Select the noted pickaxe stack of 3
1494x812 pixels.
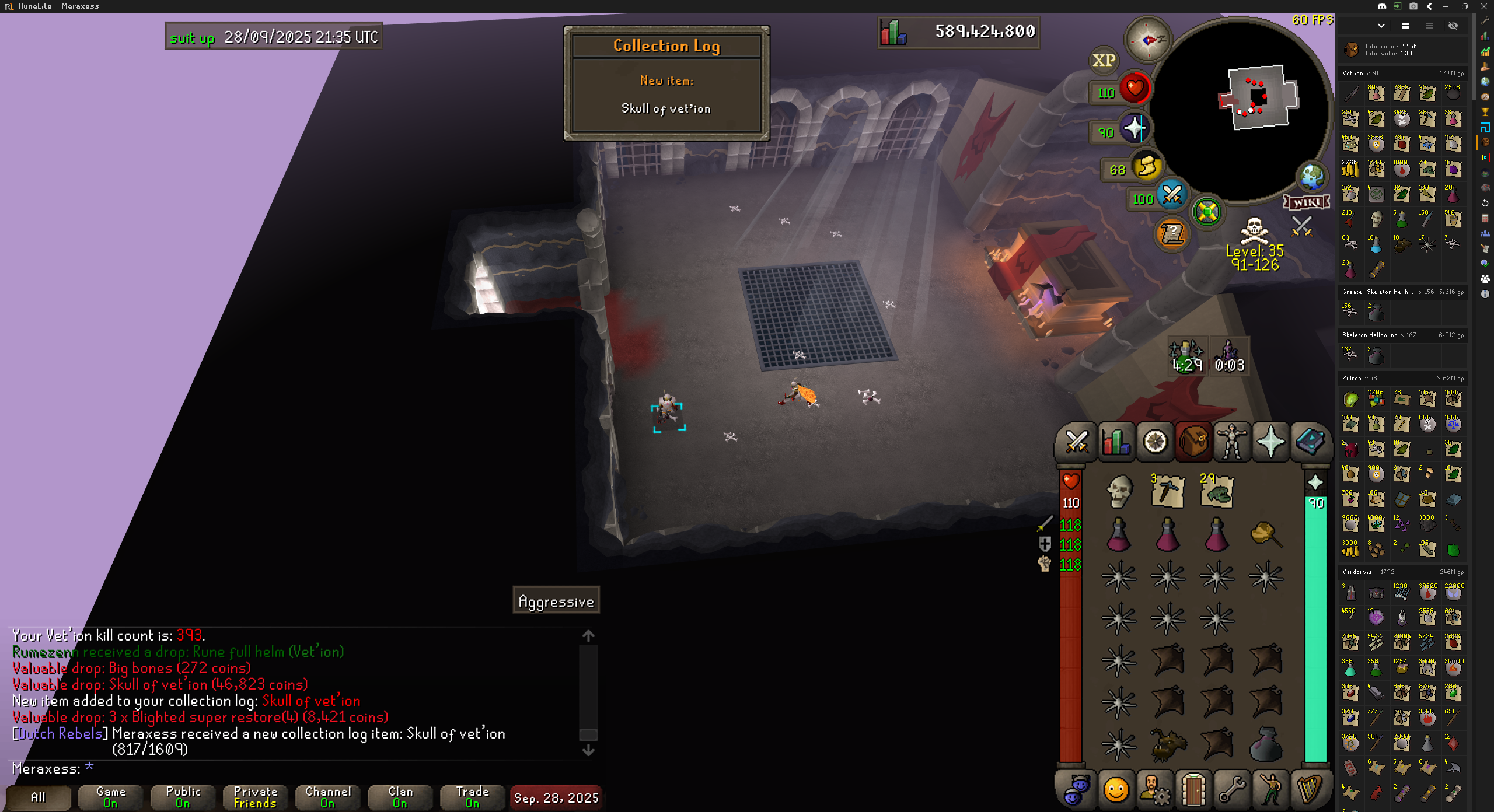click(1167, 491)
